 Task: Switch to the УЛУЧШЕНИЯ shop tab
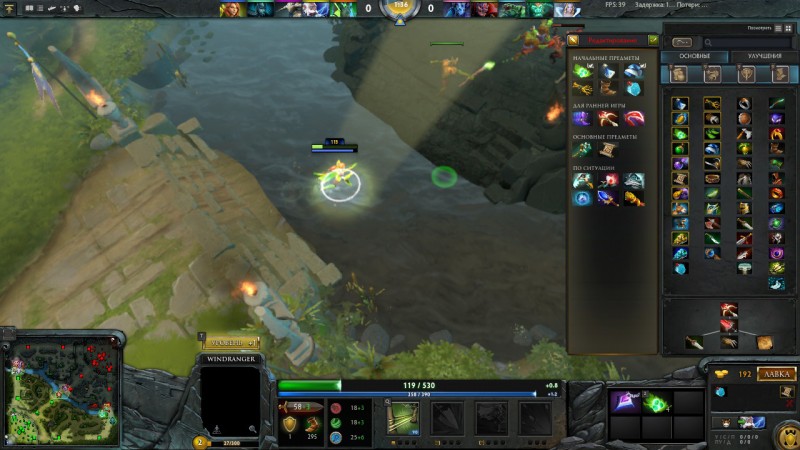(x=764, y=56)
